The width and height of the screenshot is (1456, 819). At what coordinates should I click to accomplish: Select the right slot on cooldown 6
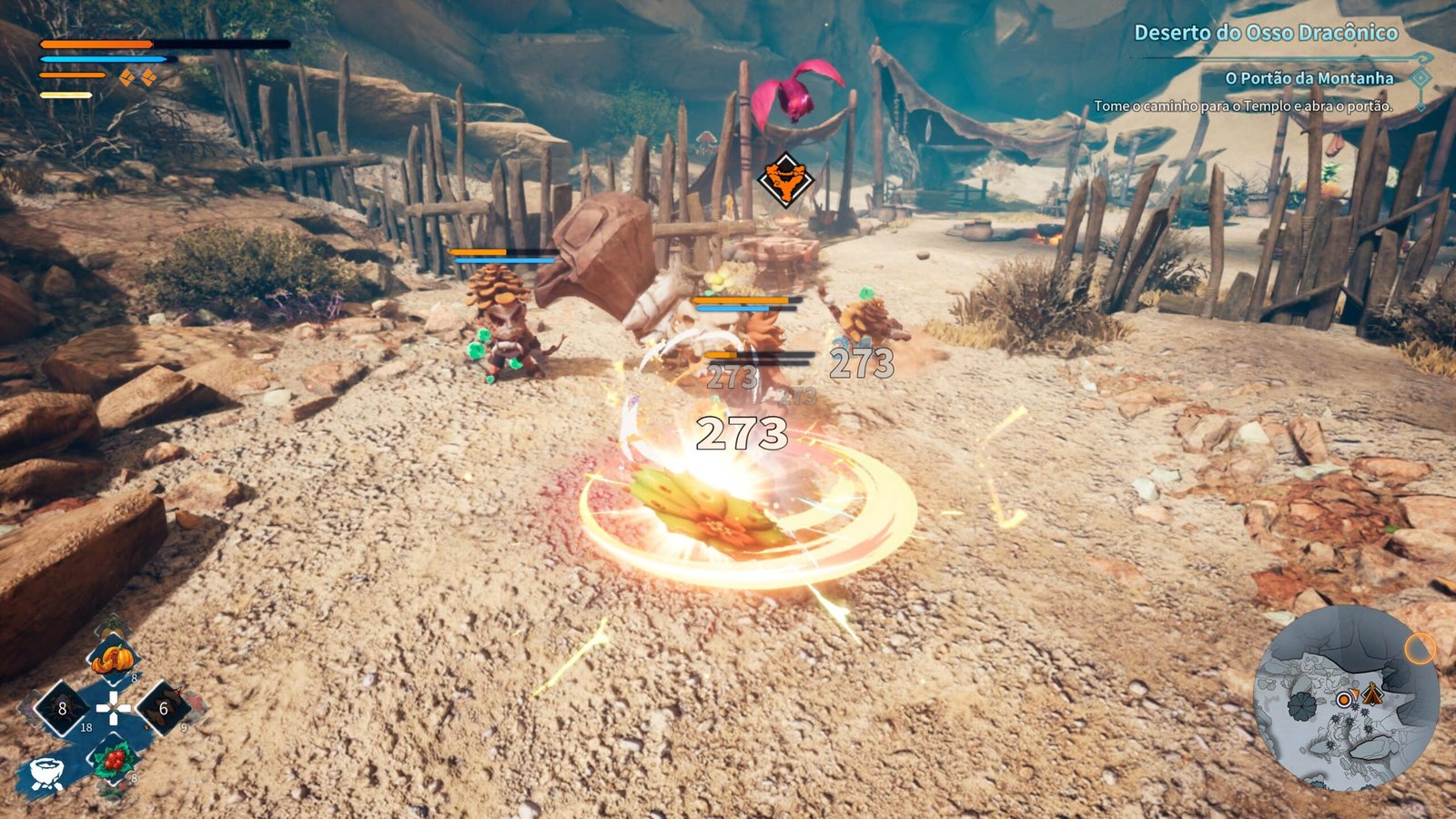click(x=164, y=708)
